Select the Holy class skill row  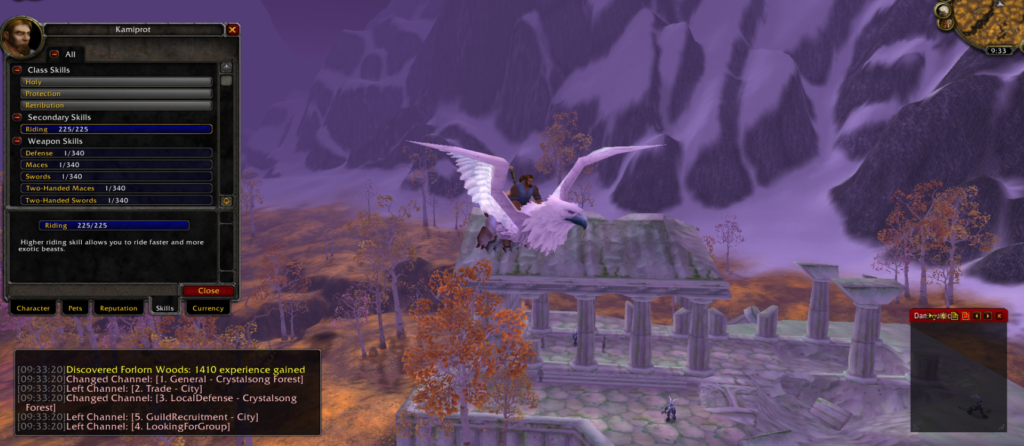coord(116,82)
